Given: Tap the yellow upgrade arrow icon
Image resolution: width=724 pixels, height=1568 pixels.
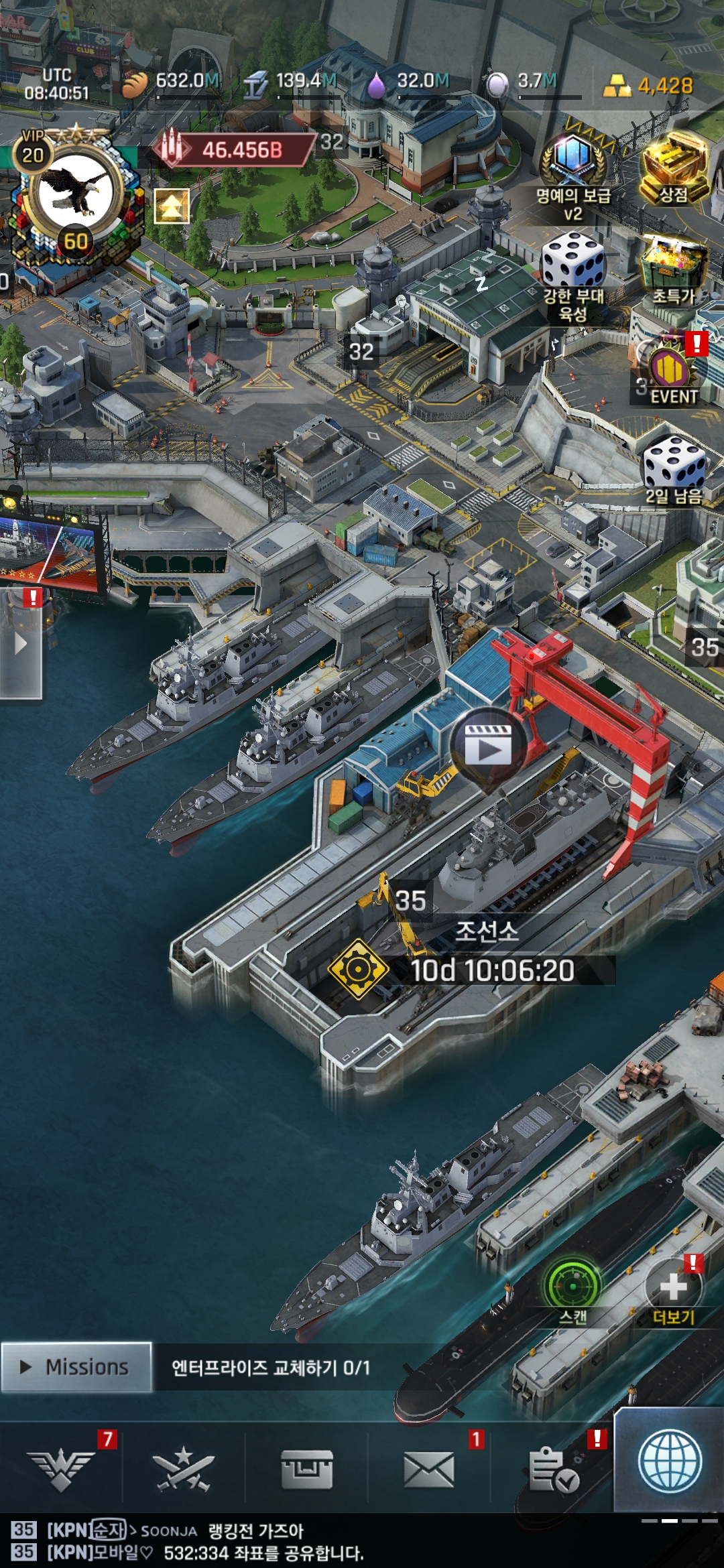Looking at the screenshot, I should [172, 206].
